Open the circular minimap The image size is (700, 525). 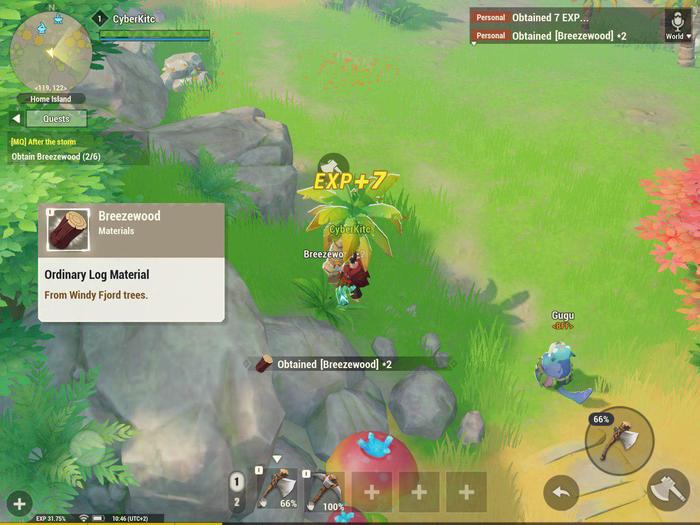pos(50,50)
